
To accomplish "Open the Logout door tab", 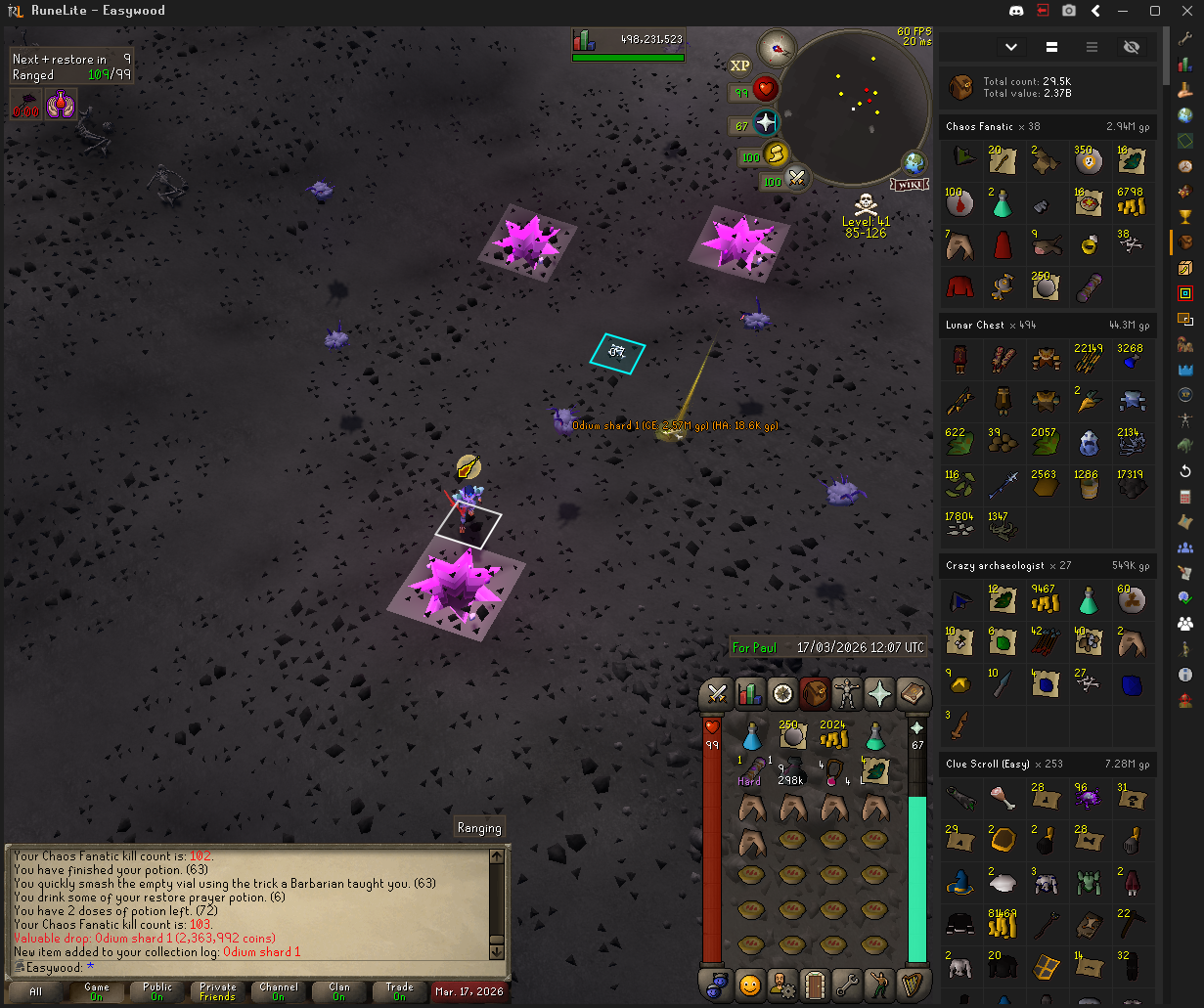I will [814, 982].
